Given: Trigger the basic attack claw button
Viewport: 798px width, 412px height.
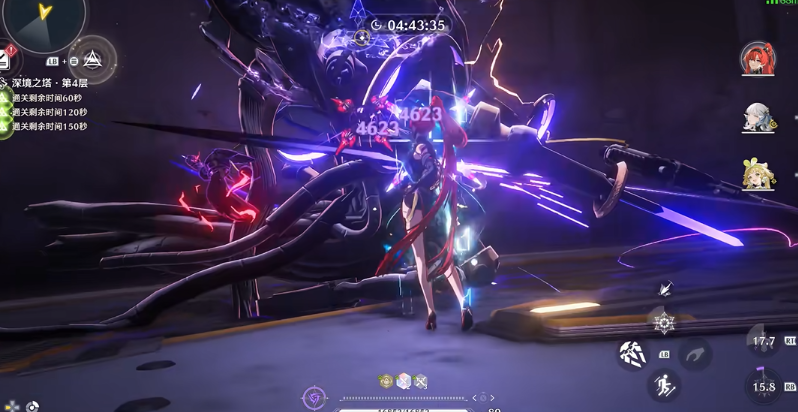Looking at the screenshot, I should click(x=632, y=352).
